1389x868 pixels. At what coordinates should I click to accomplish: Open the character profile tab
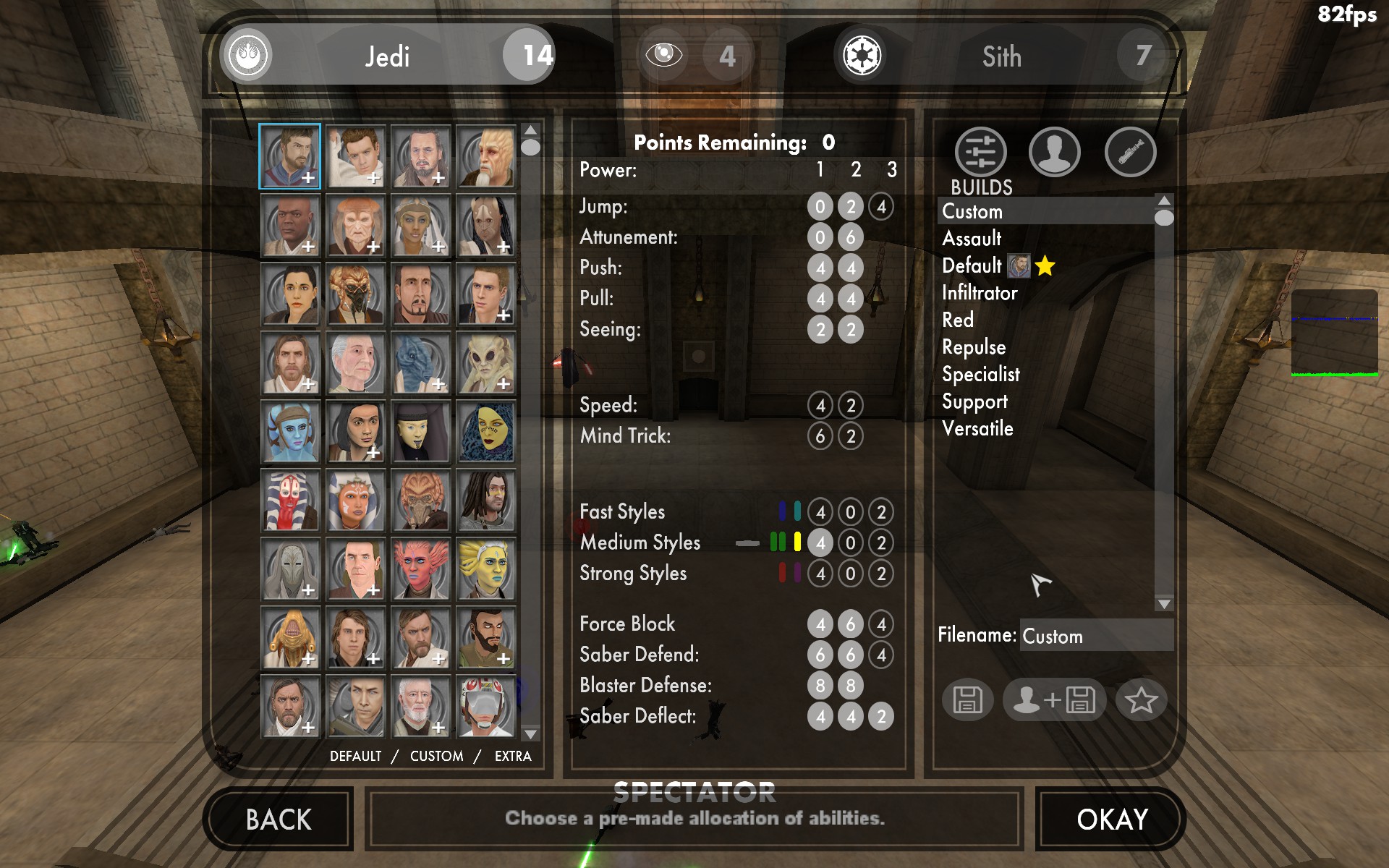pyautogui.click(x=1054, y=153)
